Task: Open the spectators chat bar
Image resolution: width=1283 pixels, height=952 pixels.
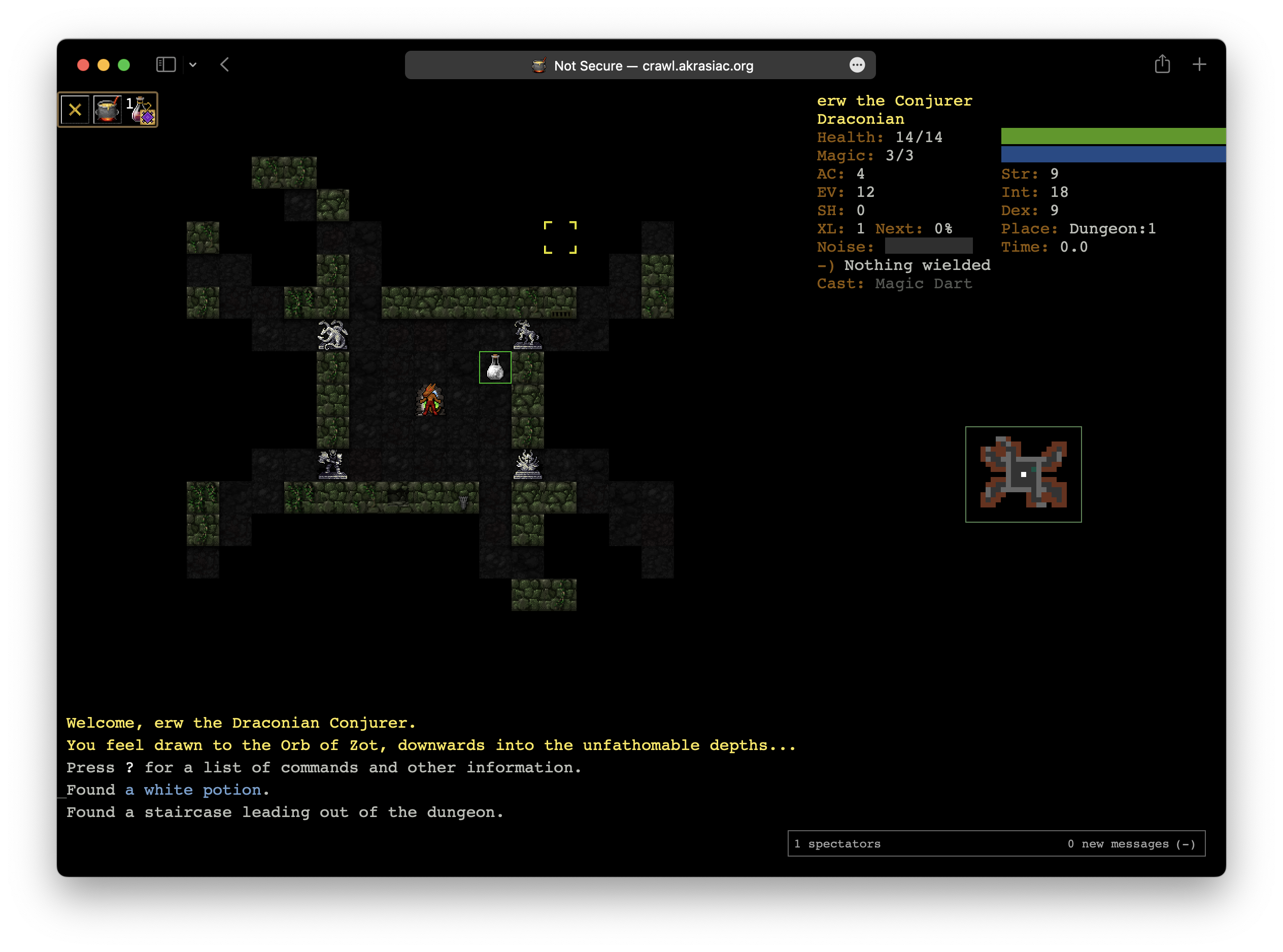Action: pos(996,843)
